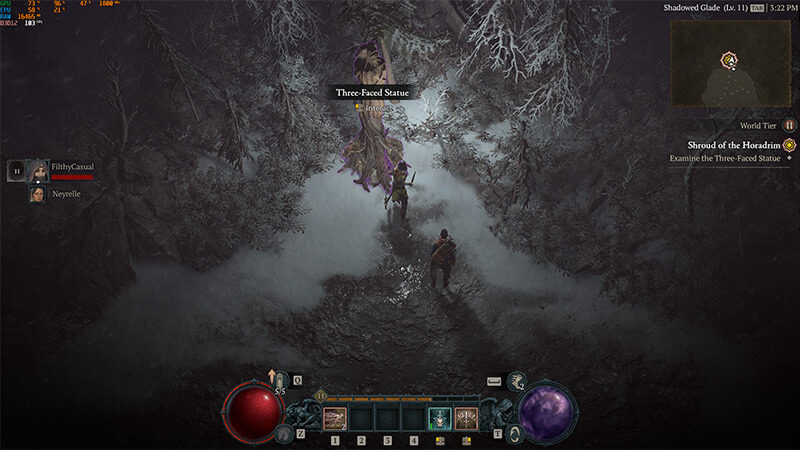
Task: Activate the rightmost bone skill icon
Action: pyautogui.click(x=466, y=417)
